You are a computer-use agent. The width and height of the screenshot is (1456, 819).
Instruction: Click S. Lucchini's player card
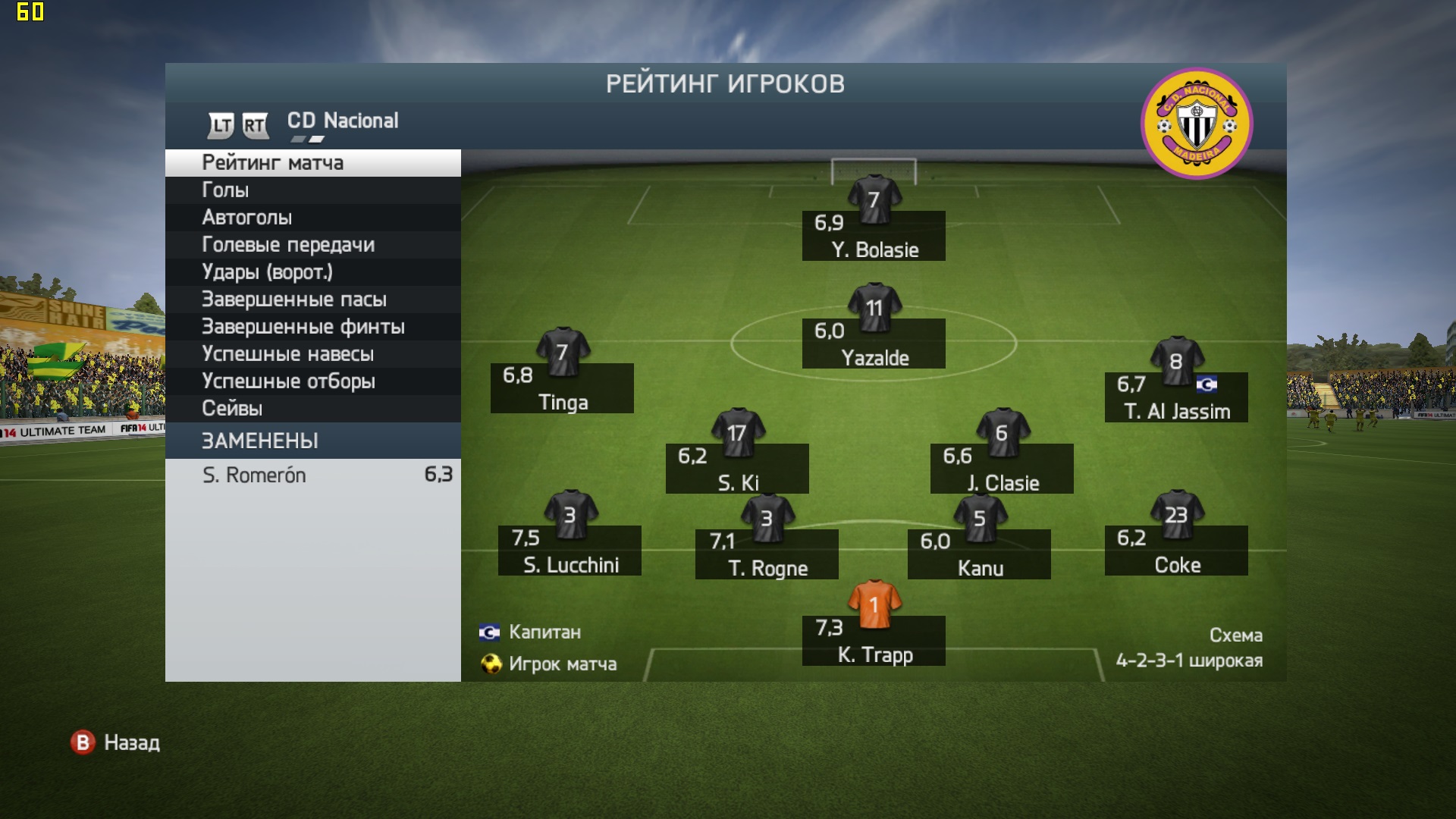[570, 550]
